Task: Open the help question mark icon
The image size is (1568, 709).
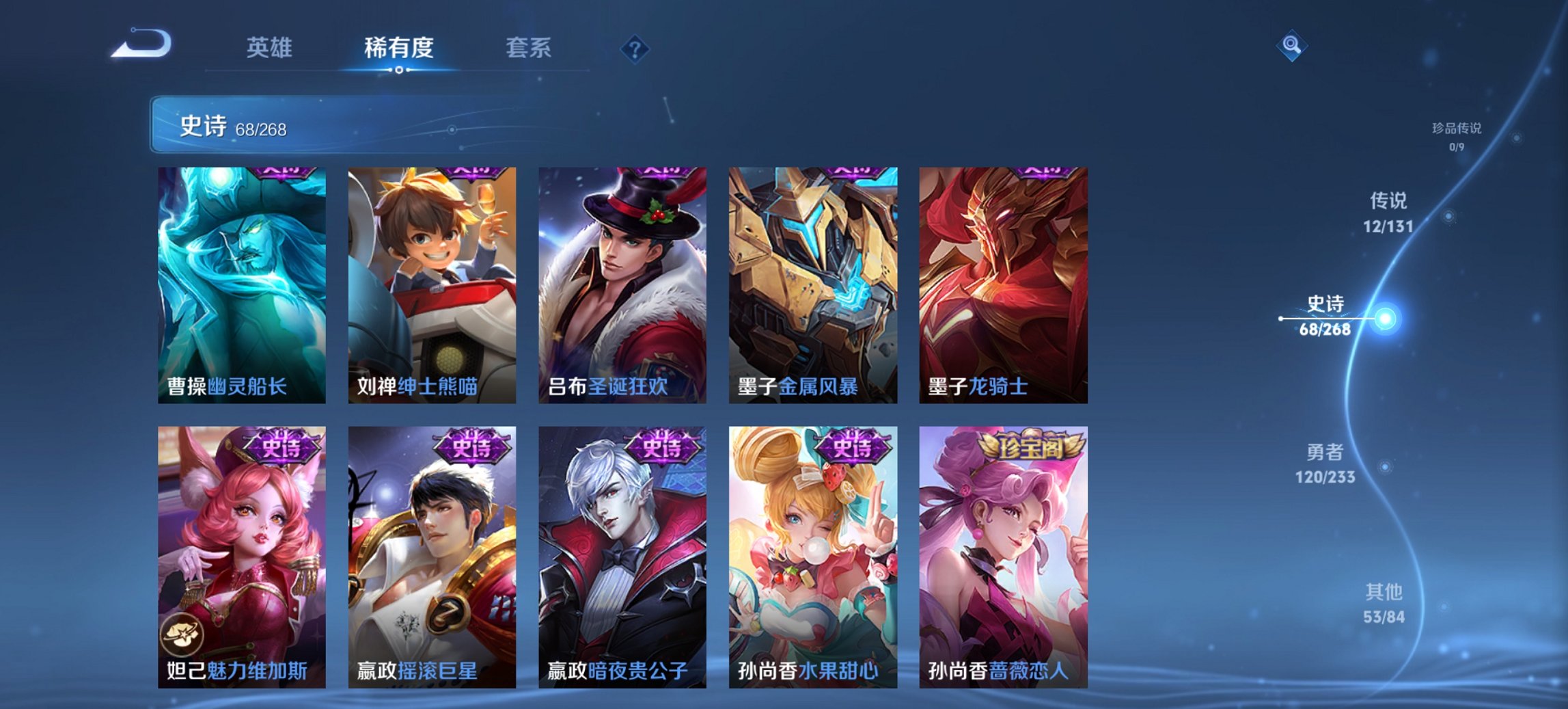Action: (x=636, y=48)
